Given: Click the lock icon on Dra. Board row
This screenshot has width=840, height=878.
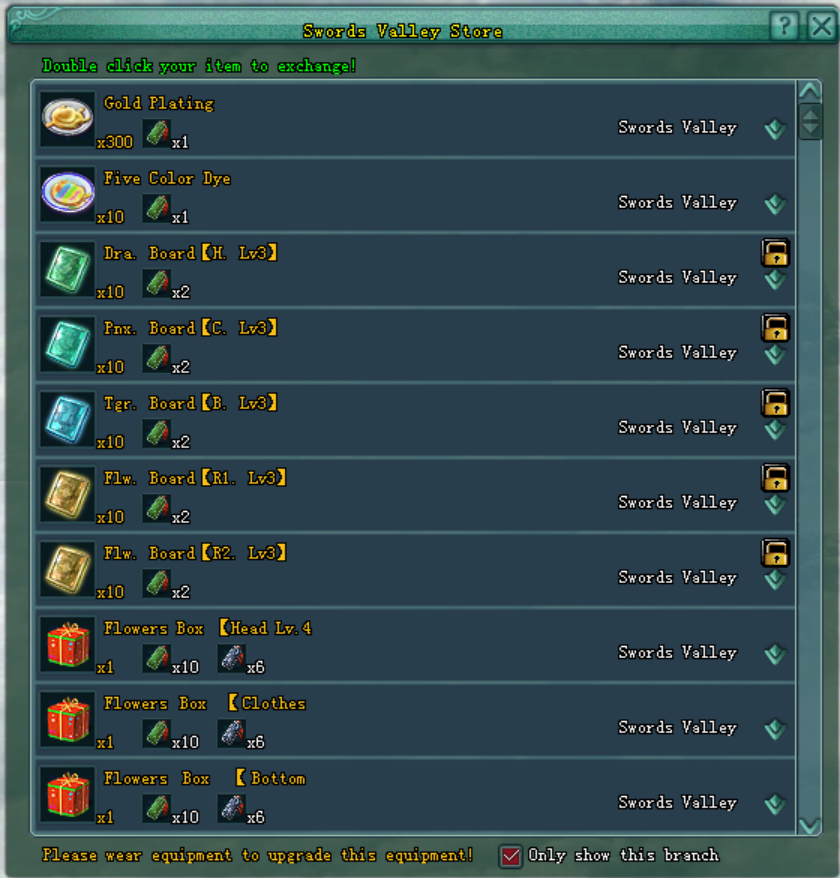Looking at the screenshot, I should (775, 252).
